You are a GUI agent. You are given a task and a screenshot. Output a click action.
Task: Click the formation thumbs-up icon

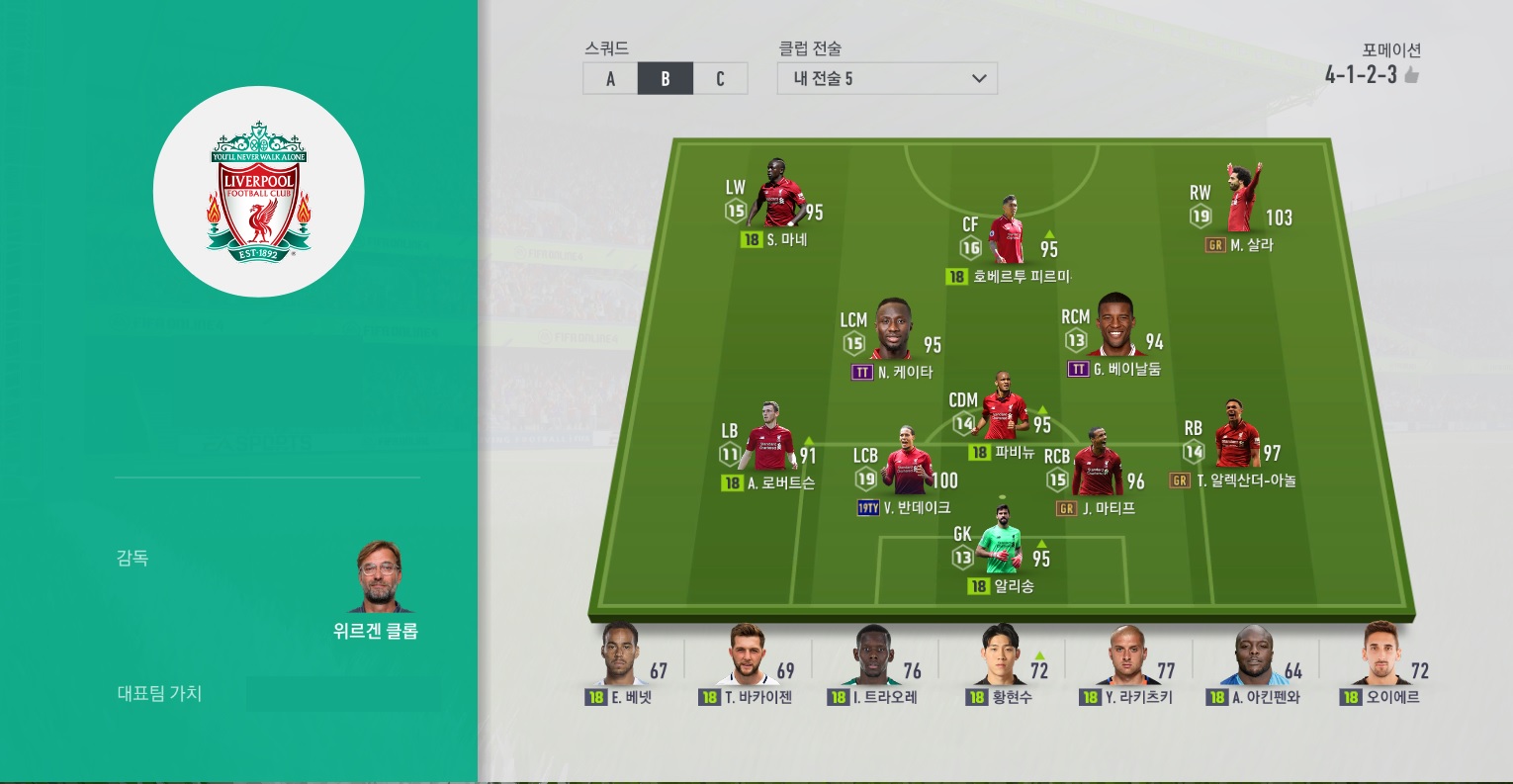pyautogui.click(x=1412, y=75)
